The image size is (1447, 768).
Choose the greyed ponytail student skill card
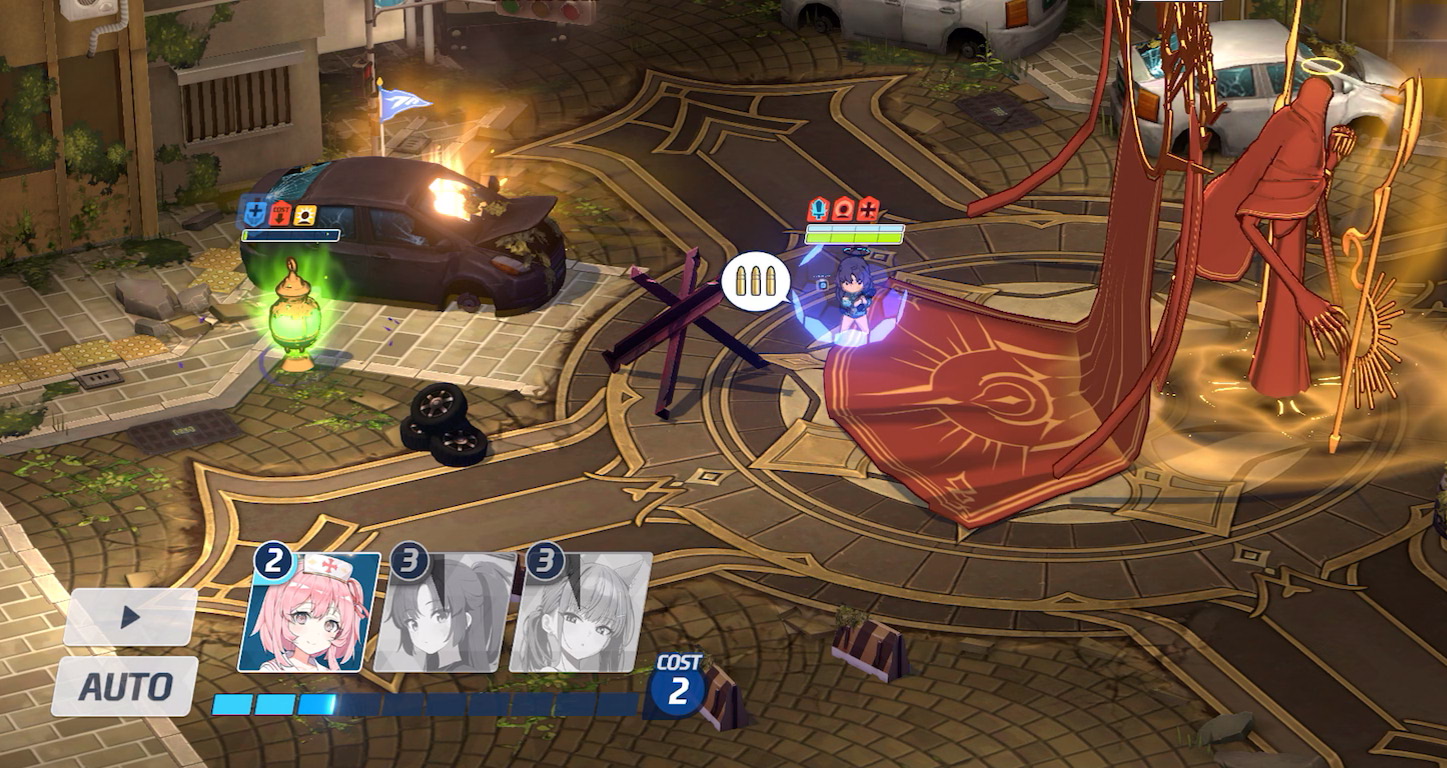click(445, 612)
